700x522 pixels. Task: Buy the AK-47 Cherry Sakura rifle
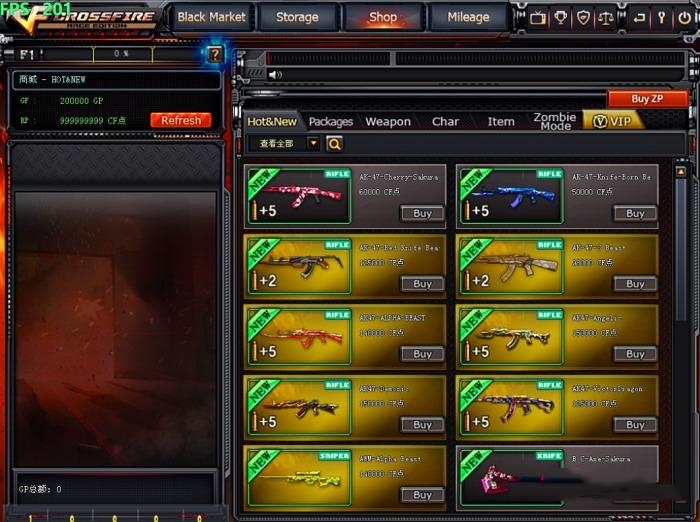pyautogui.click(x=423, y=213)
